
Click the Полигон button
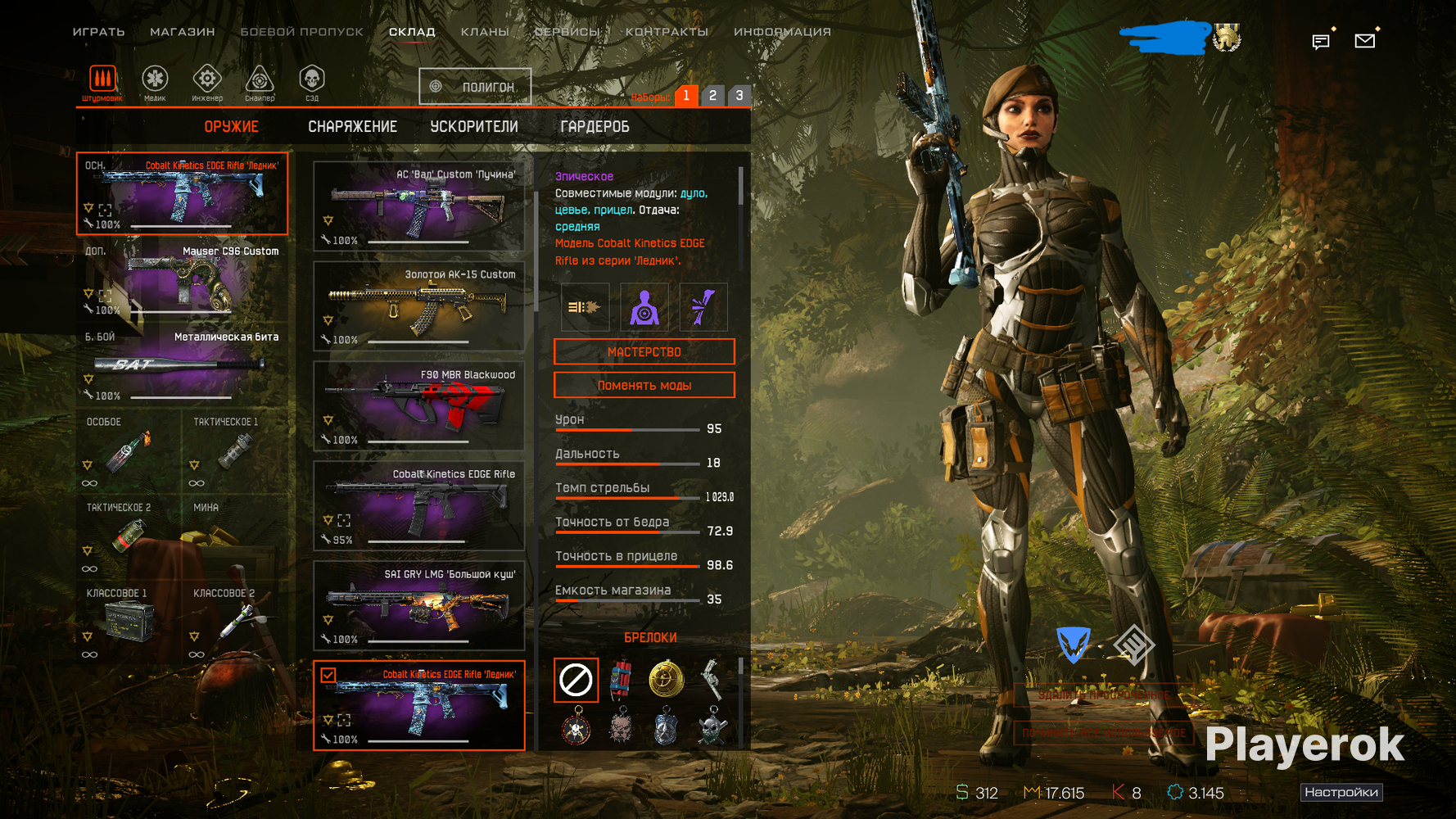click(x=475, y=87)
